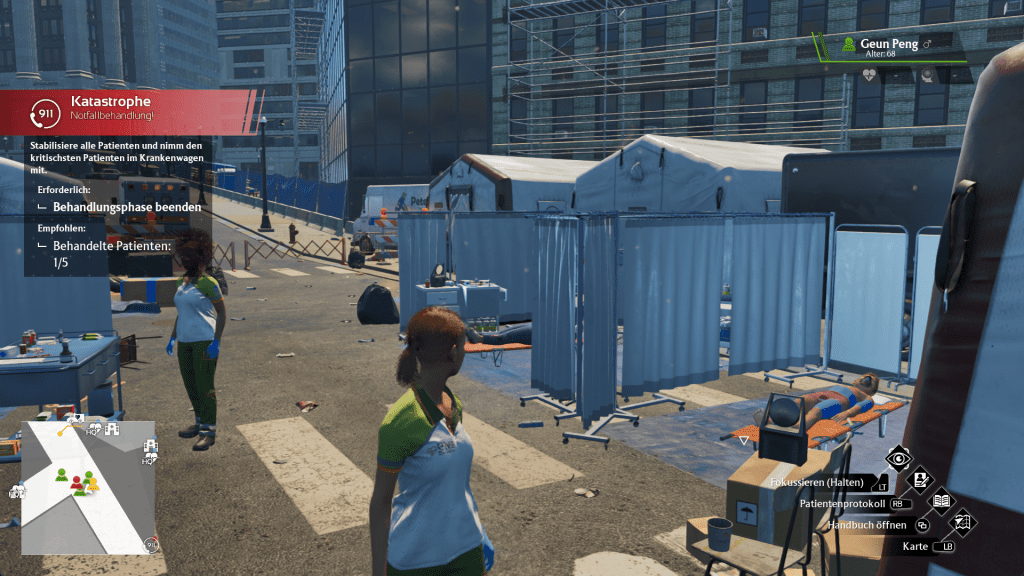The image size is (1024, 576).
Task: Select the red patient marker on minimap
Action: coord(78,480)
